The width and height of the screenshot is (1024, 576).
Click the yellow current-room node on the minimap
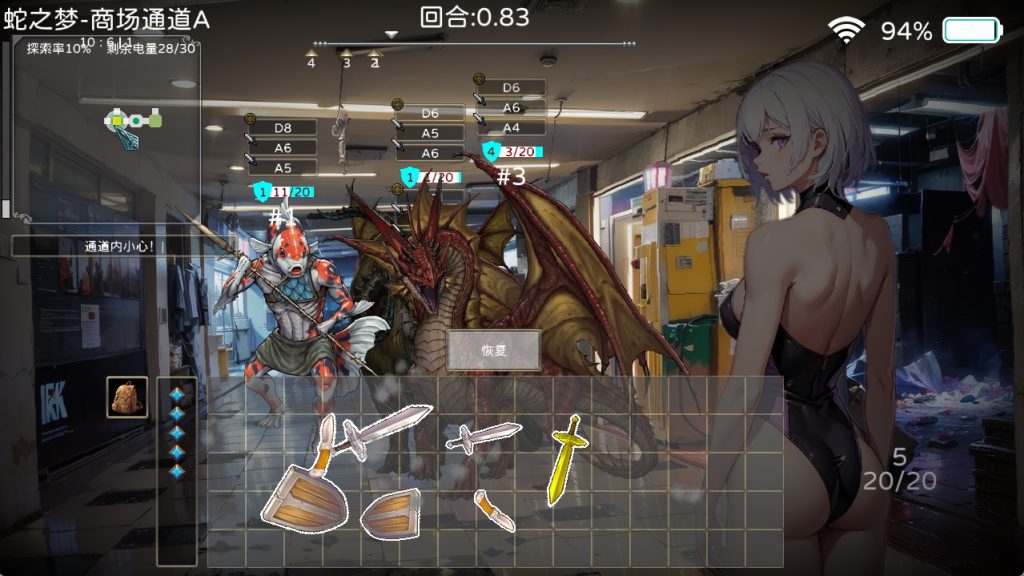pos(117,120)
